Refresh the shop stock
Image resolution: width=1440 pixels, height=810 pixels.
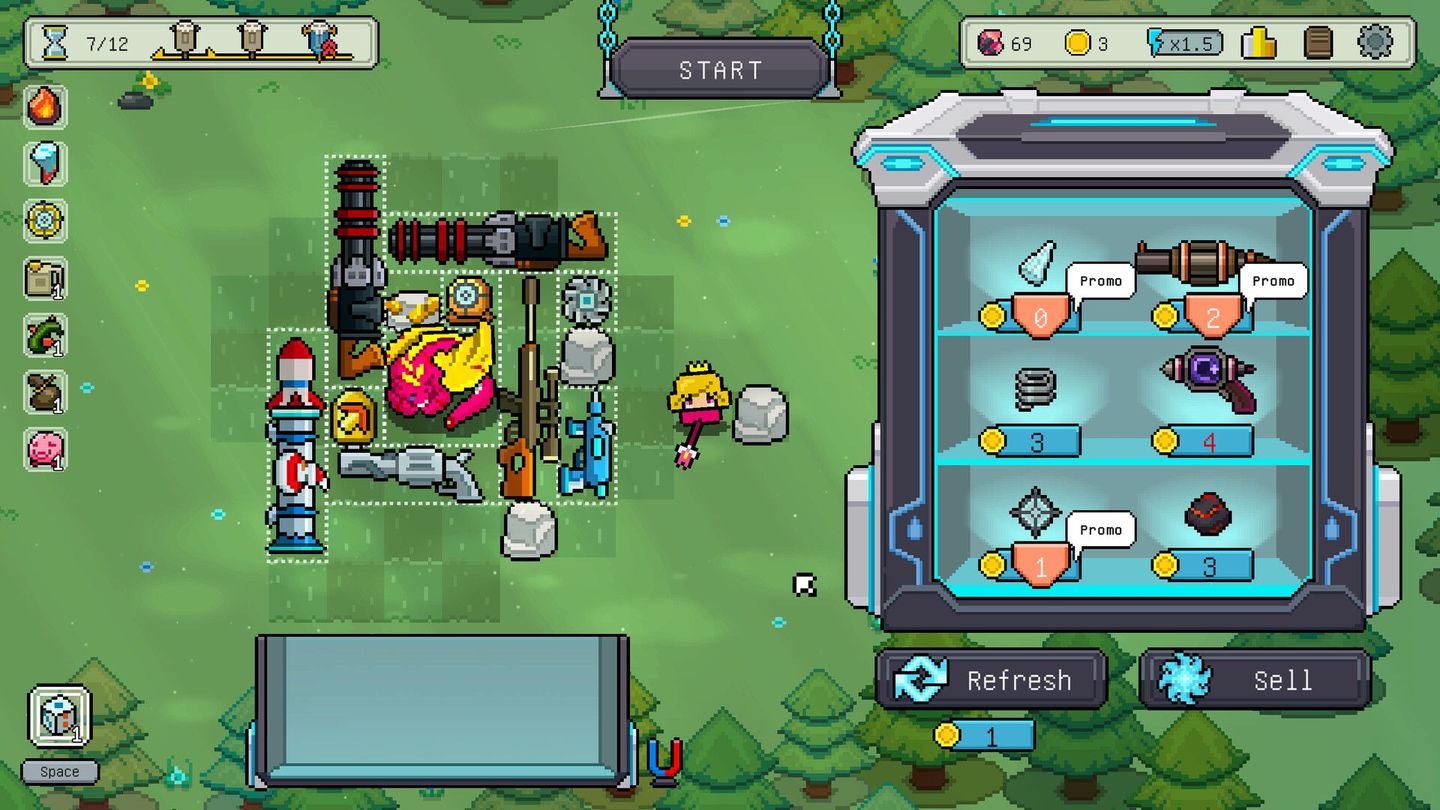tap(991, 680)
